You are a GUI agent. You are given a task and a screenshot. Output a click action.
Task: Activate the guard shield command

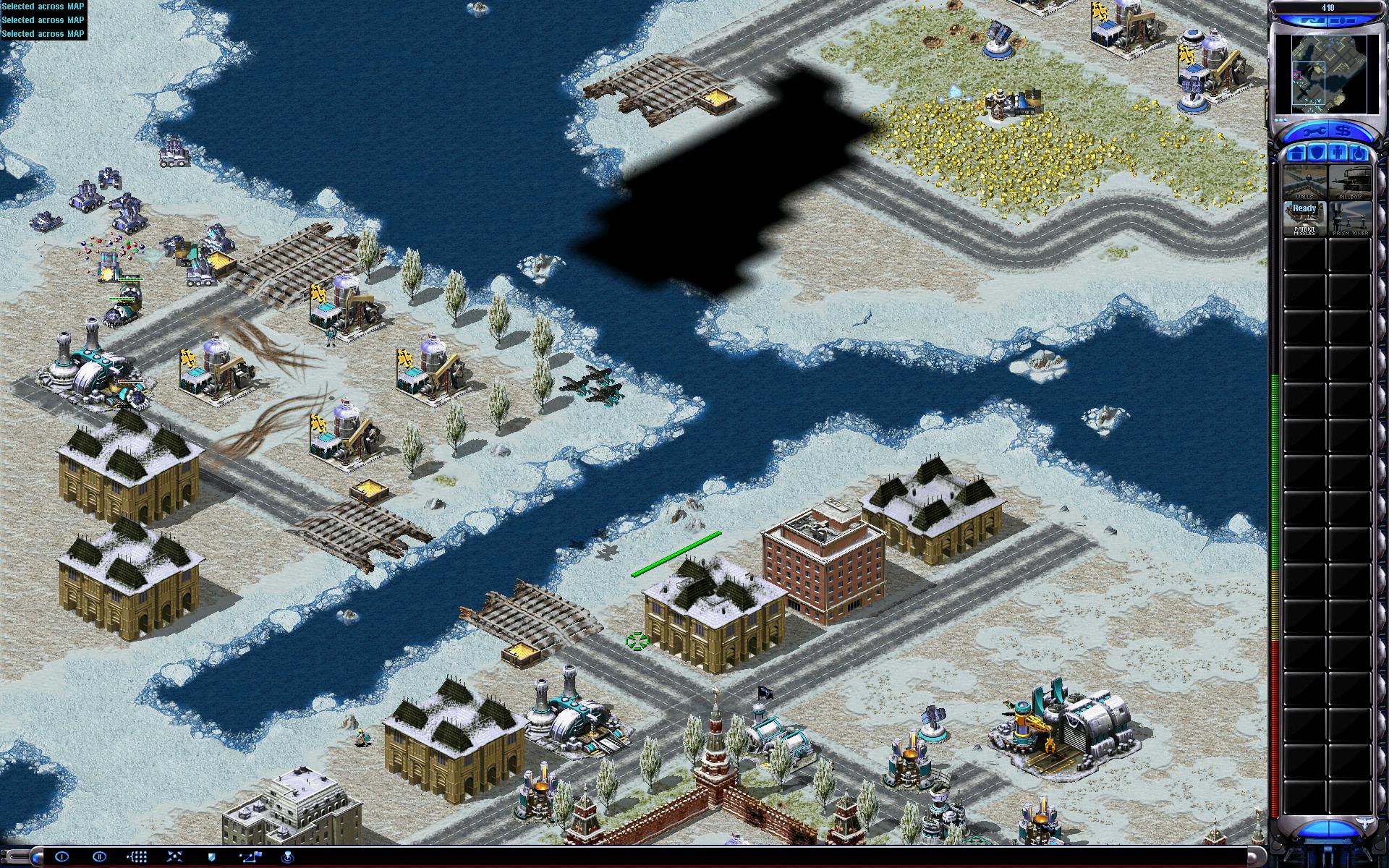tap(212, 856)
